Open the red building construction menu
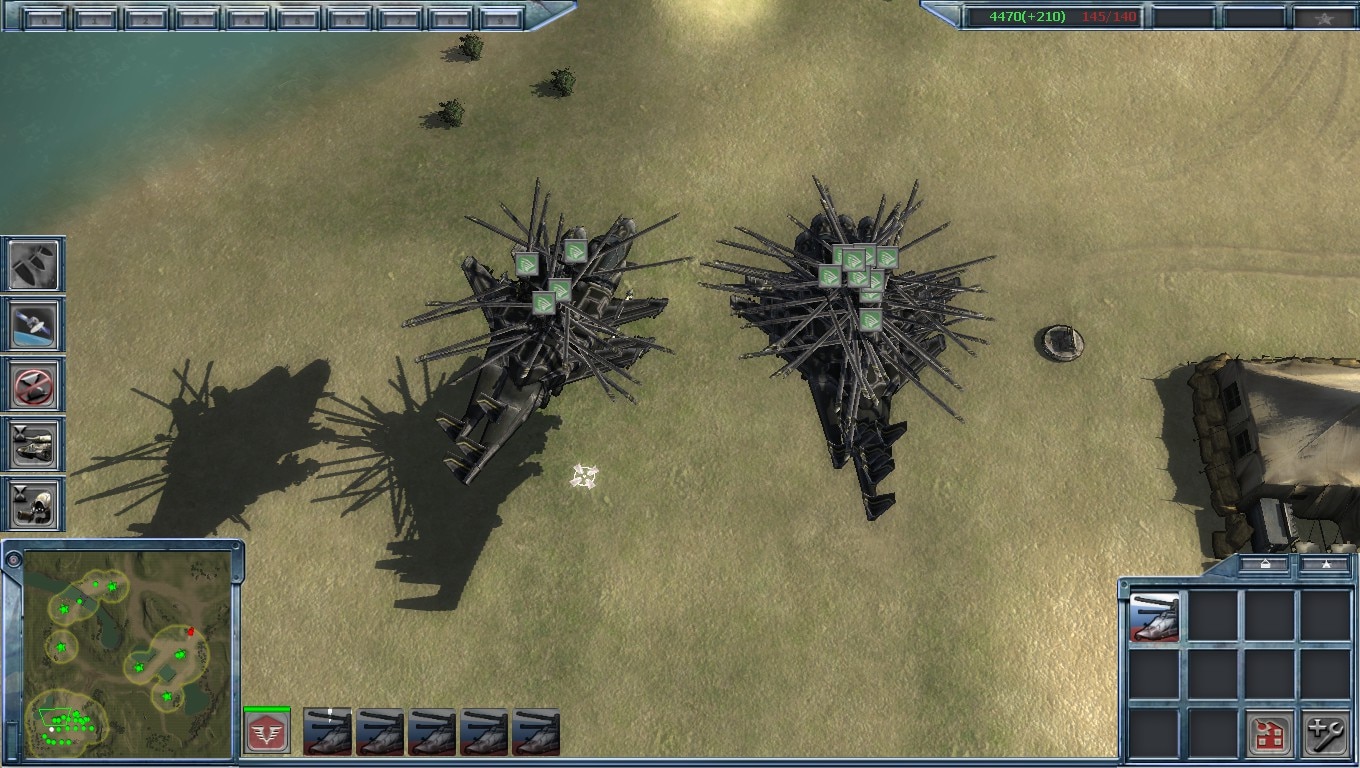 [1270, 736]
